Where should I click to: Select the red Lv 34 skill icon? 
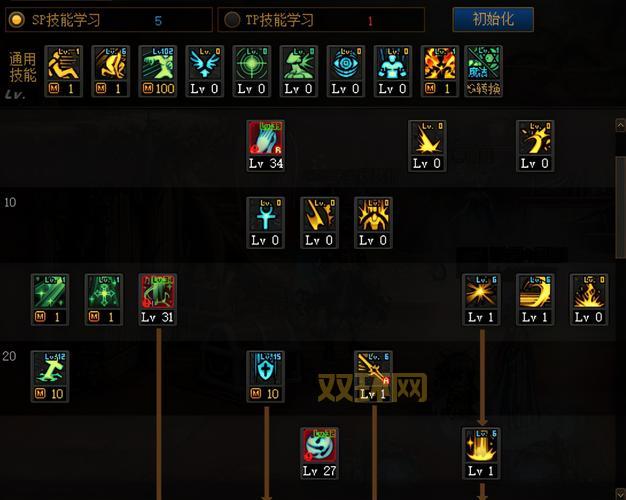point(266,142)
